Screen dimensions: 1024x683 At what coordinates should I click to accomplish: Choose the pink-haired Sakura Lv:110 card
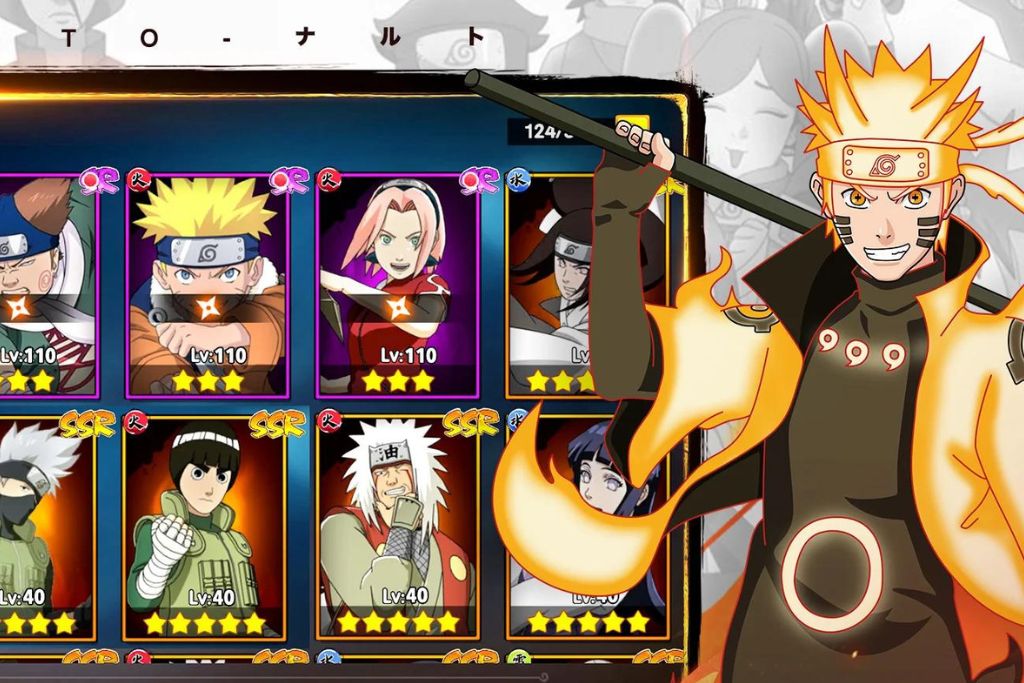pyautogui.click(x=397, y=285)
